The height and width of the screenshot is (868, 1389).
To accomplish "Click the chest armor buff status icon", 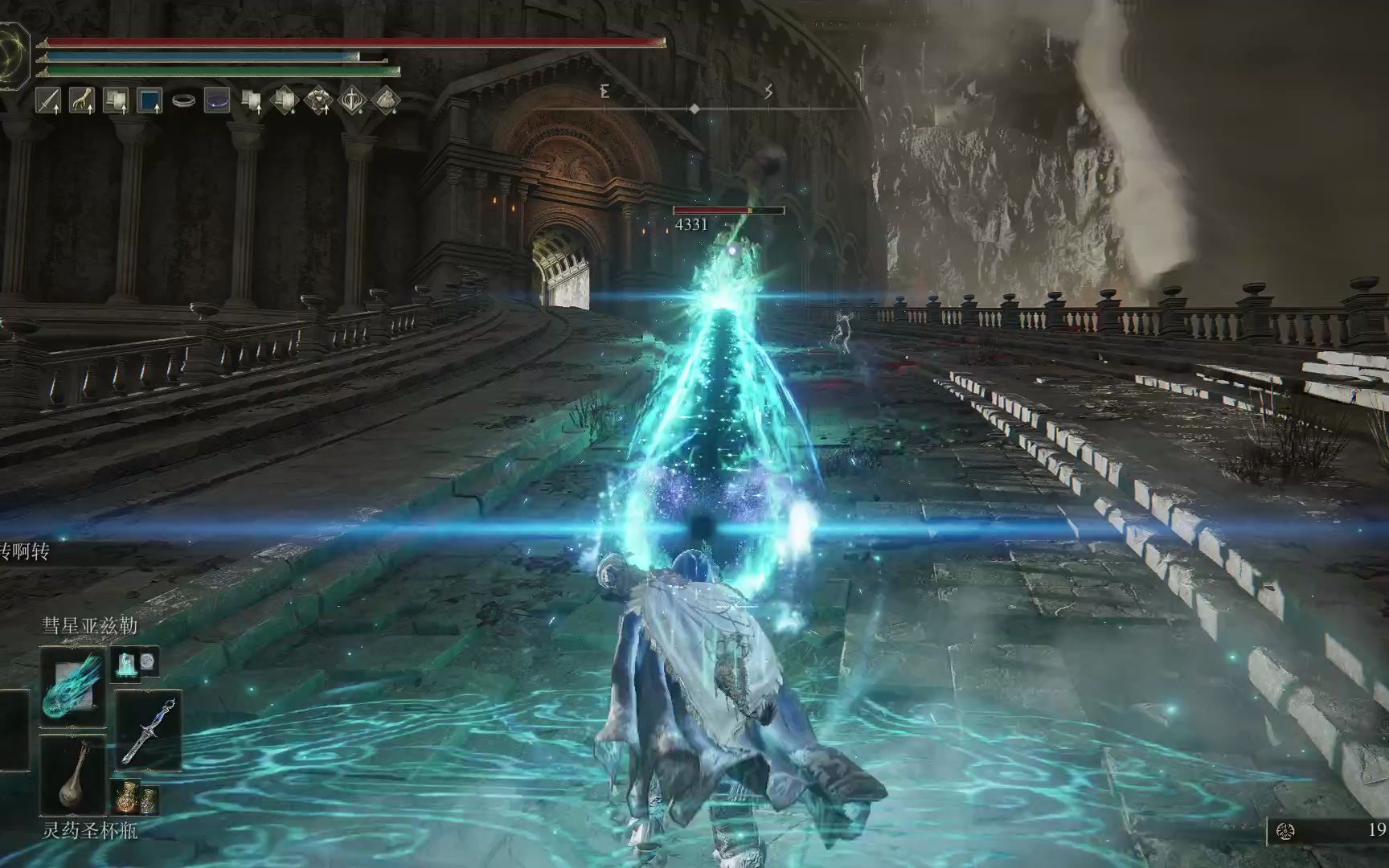I will point(319,100).
